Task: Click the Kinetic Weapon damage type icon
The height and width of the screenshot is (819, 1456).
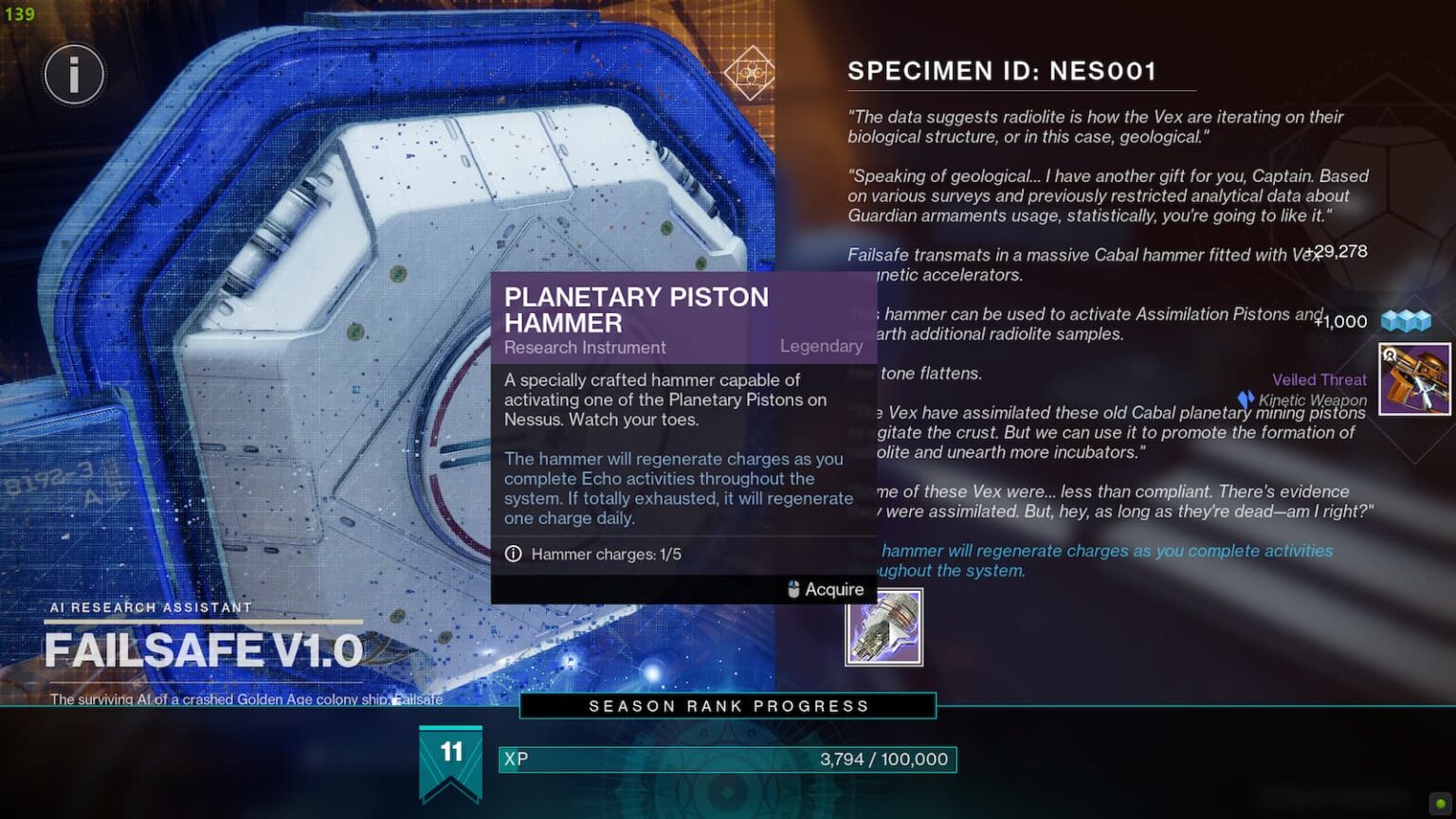Action: point(1245,399)
